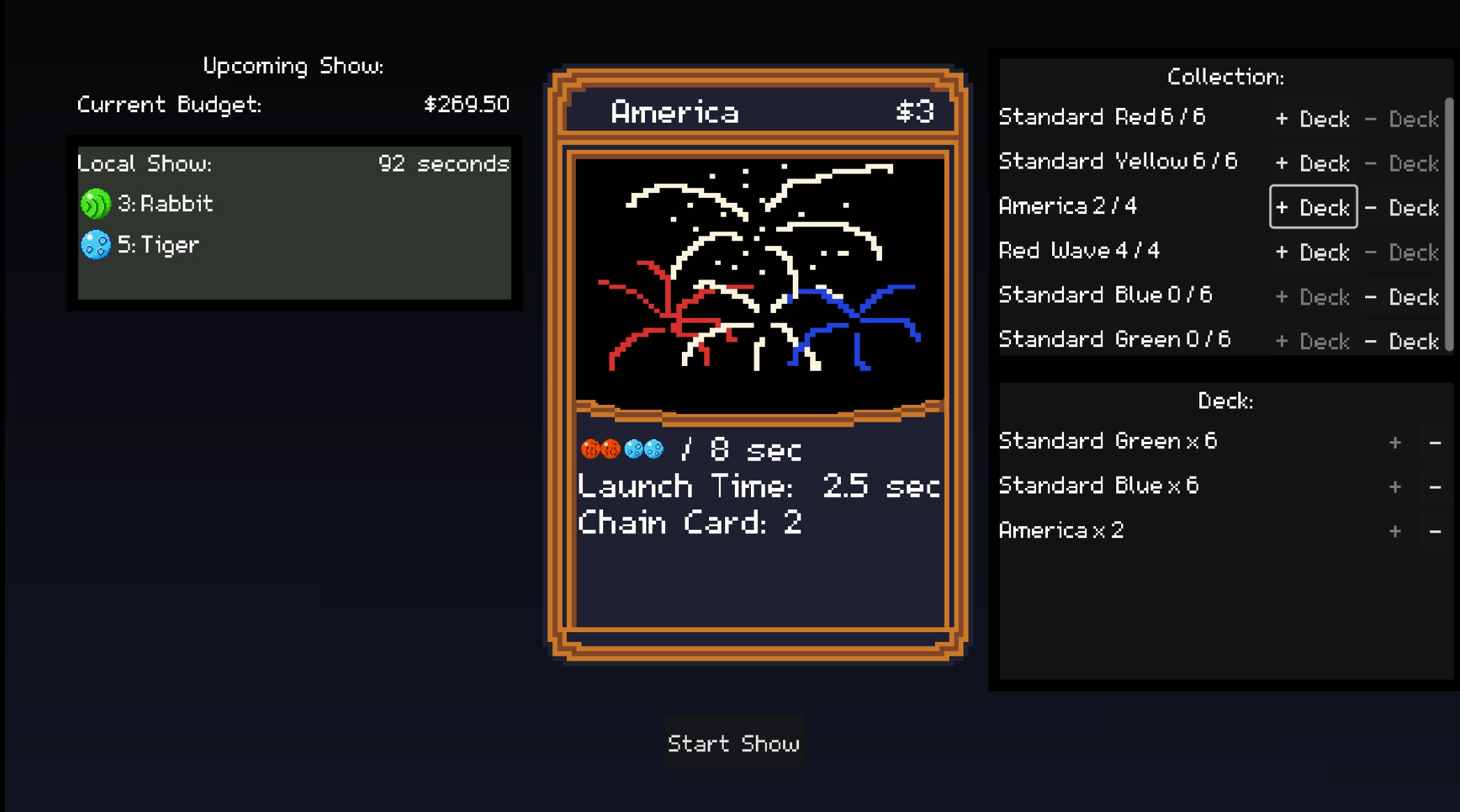
Task: Click the Chain Card: 2 text on the card
Action: tap(690, 523)
